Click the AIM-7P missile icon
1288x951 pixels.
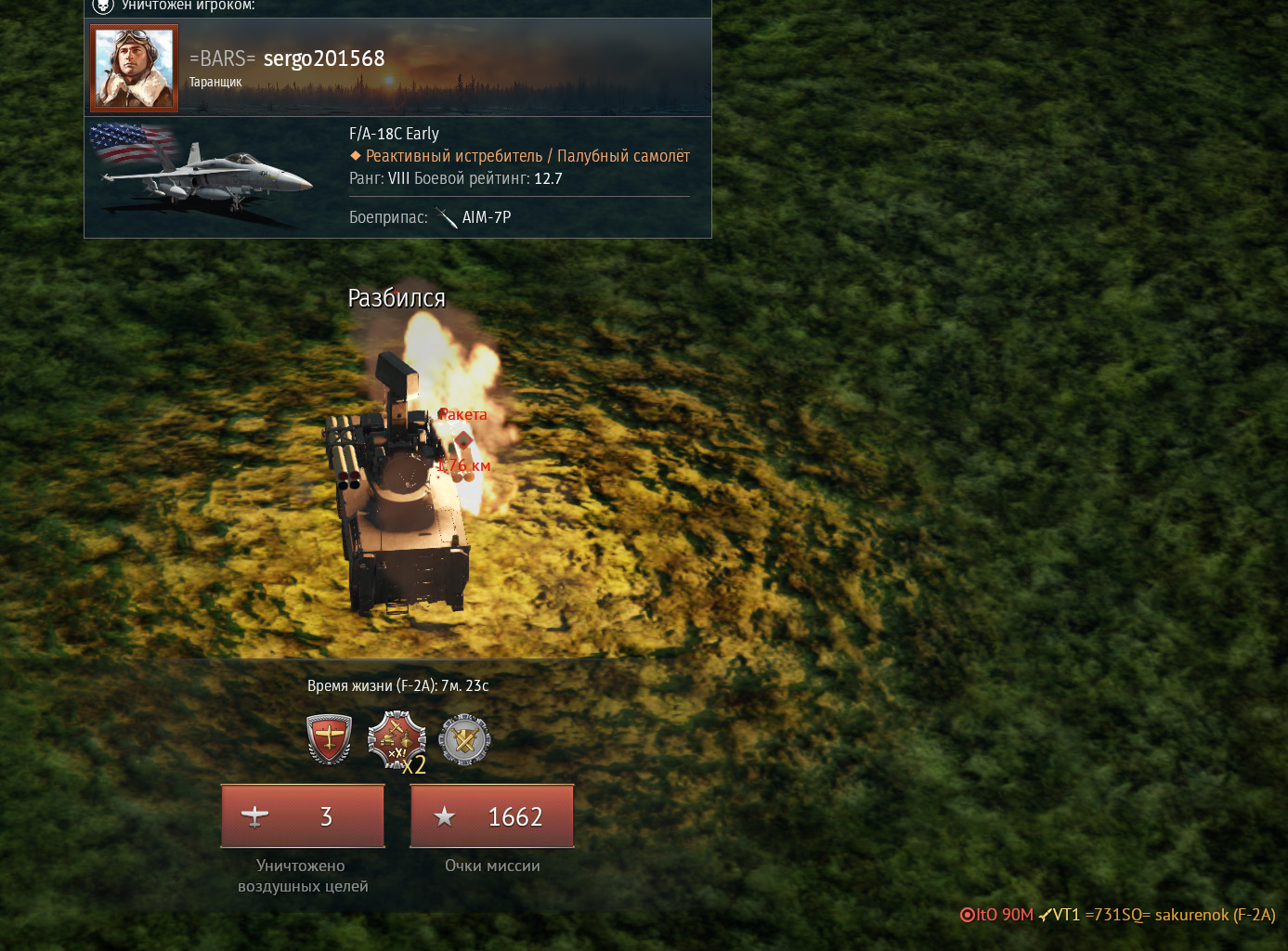click(x=447, y=217)
